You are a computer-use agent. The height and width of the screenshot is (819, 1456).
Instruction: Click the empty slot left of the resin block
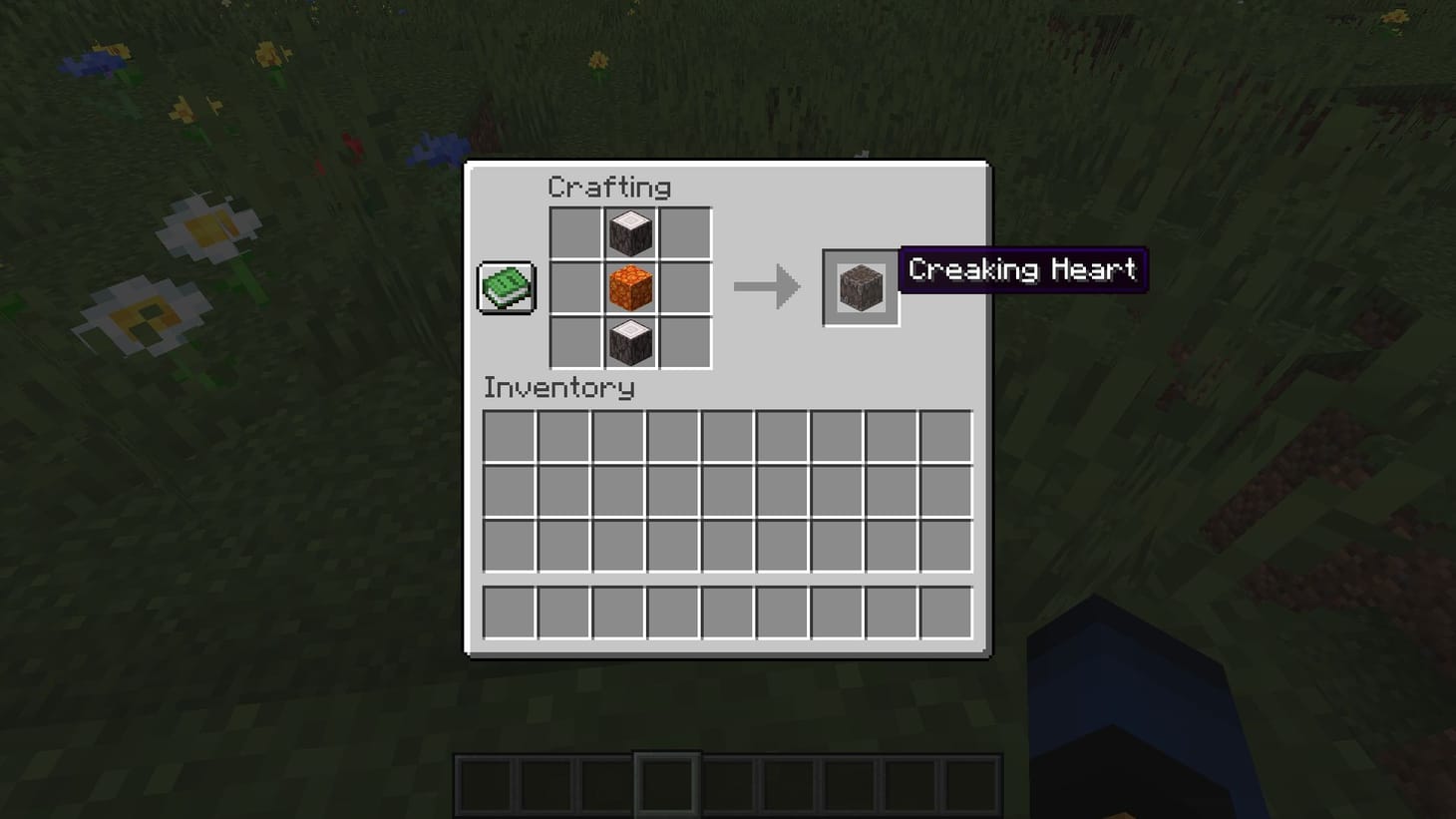575,288
